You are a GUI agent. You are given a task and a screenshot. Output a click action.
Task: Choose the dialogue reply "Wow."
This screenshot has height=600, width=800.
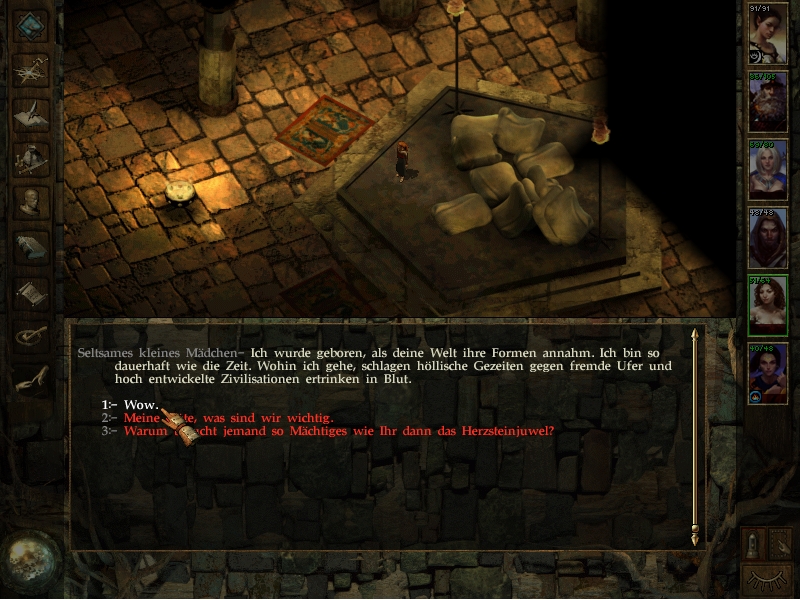[141, 404]
